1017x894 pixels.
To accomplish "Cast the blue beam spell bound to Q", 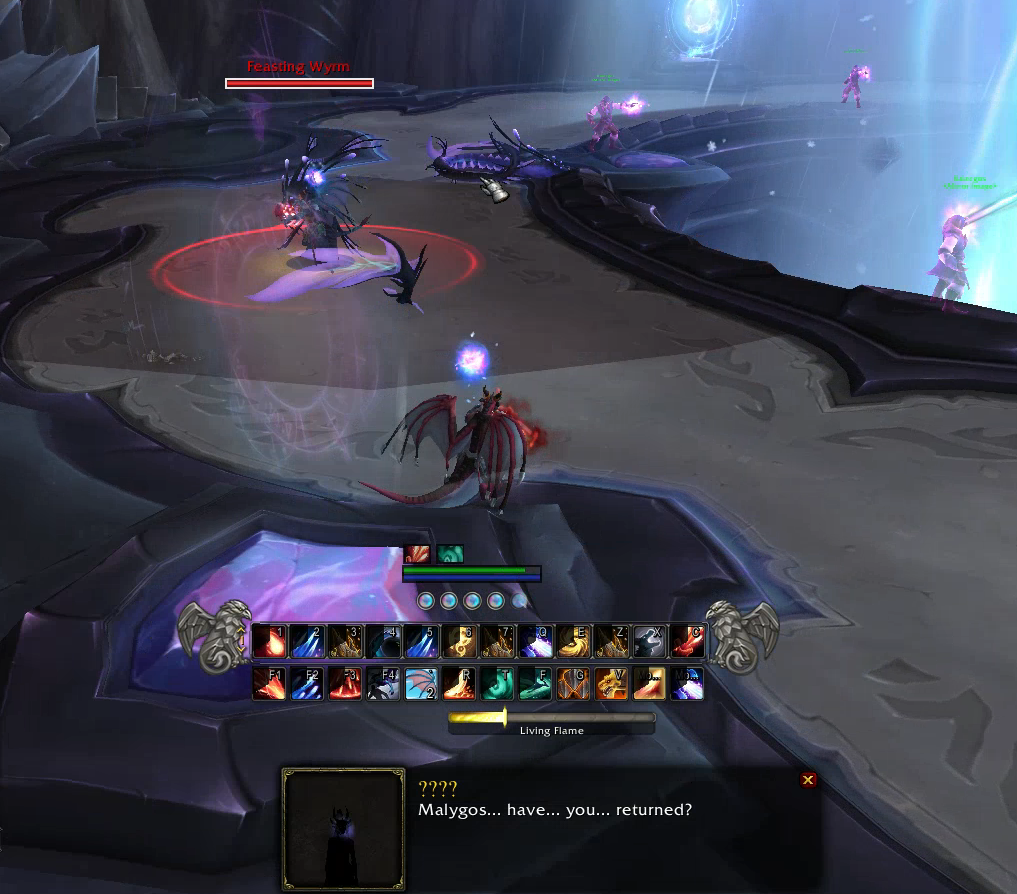I will [x=535, y=641].
